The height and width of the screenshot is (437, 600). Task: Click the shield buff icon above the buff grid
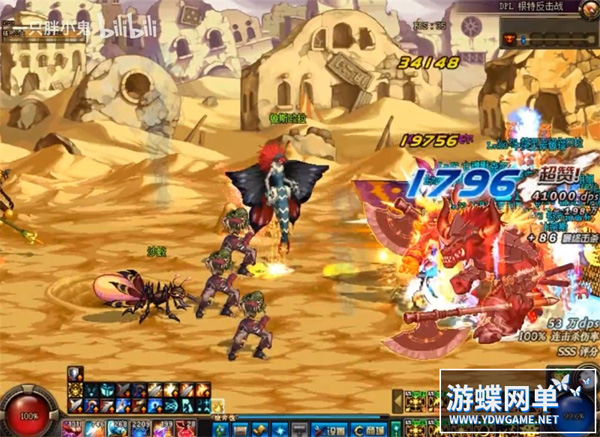pyautogui.click(x=73, y=372)
